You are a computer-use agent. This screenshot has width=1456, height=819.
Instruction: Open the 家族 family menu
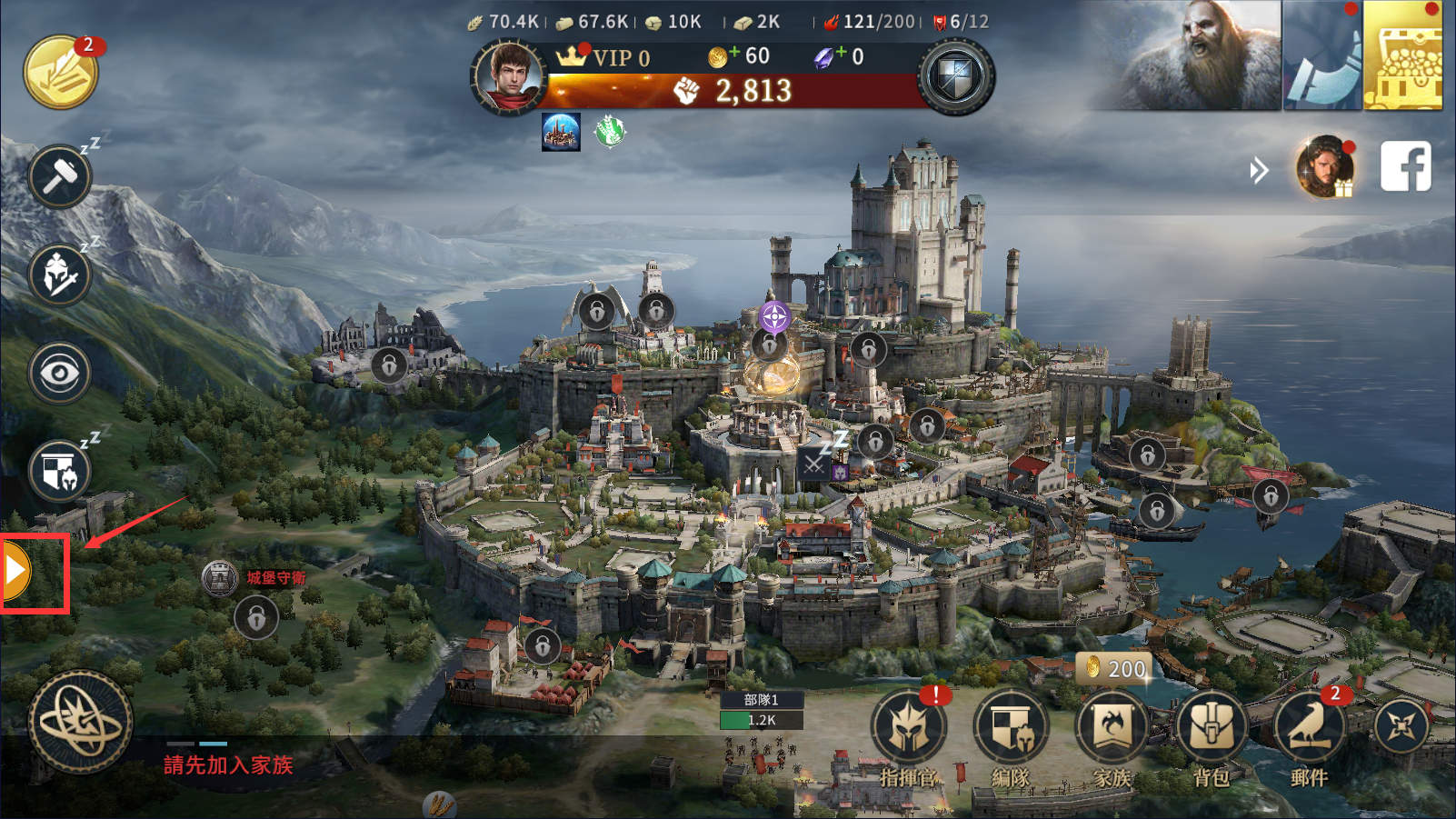[1112, 730]
